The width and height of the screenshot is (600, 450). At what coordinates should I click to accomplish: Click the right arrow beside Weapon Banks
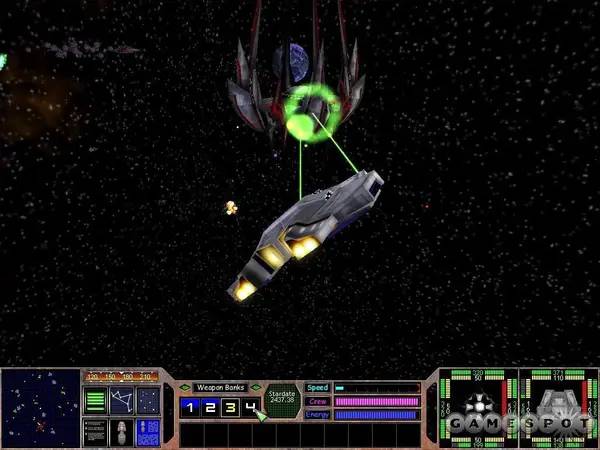pos(255,387)
